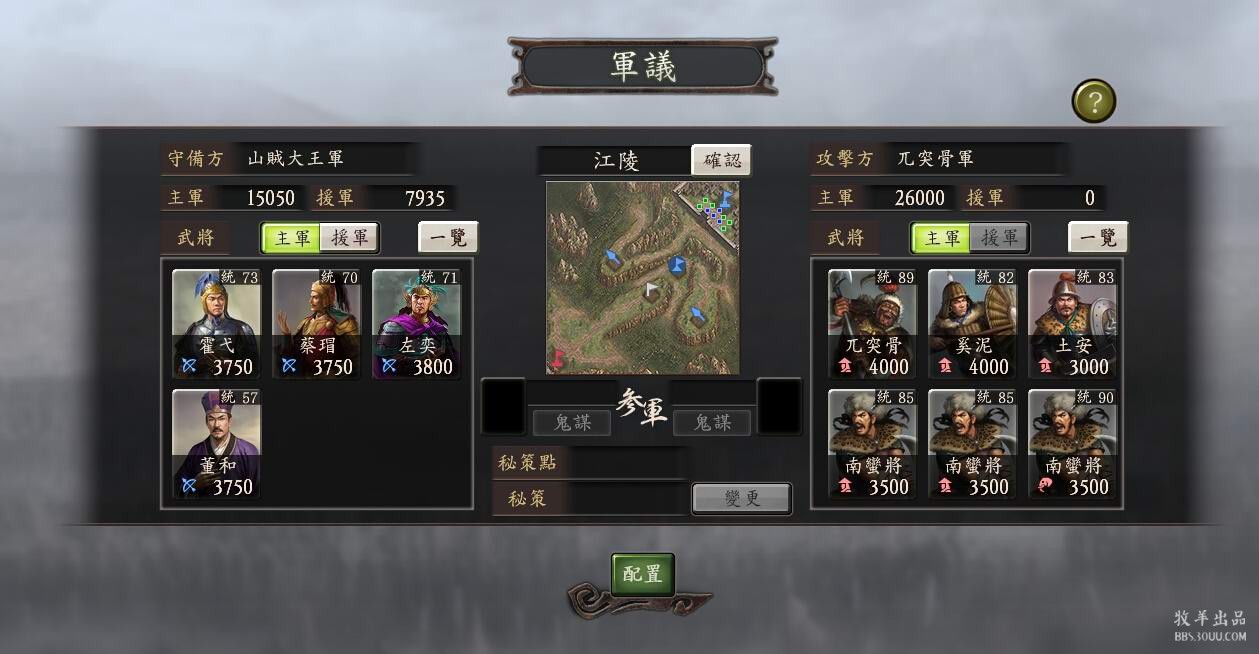
Task: Choose officer 蔡瑁 portrait card
Action: pos(317,324)
